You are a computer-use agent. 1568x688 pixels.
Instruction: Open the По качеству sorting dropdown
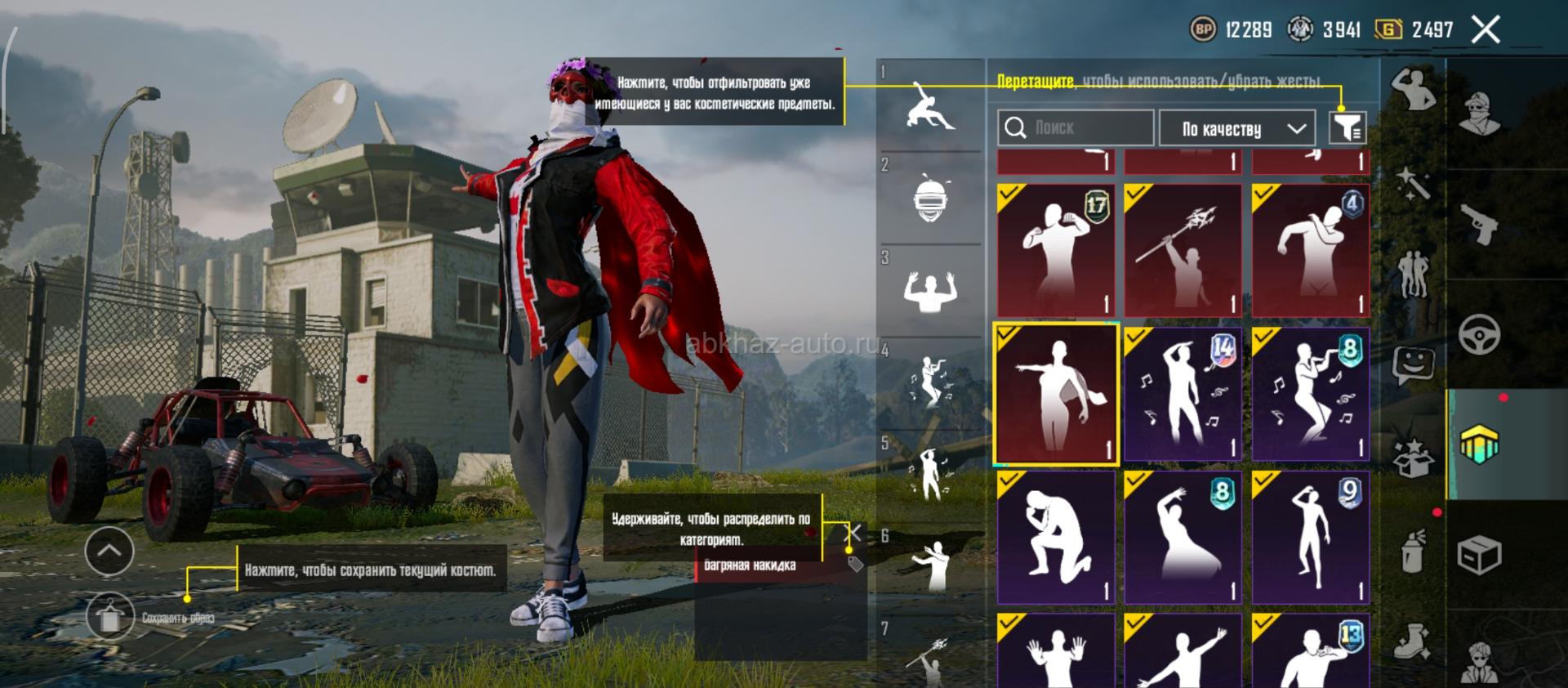[x=1237, y=128]
